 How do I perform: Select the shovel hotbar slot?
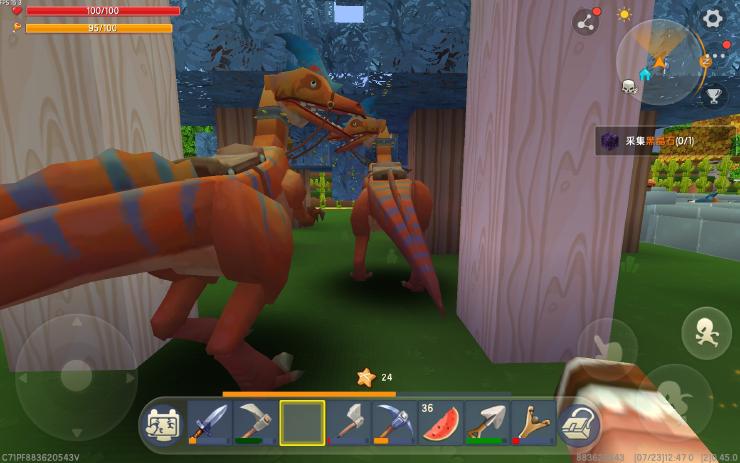[487, 423]
